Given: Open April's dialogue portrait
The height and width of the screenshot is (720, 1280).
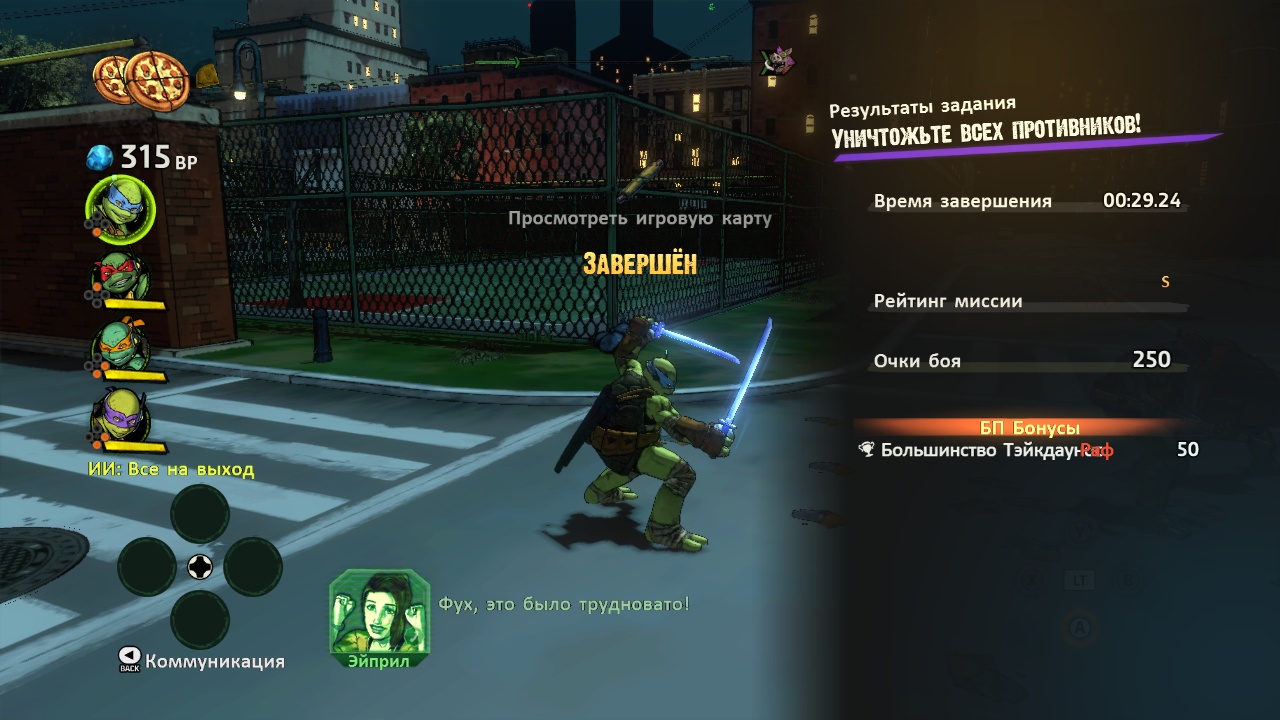Looking at the screenshot, I should click(379, 613).
